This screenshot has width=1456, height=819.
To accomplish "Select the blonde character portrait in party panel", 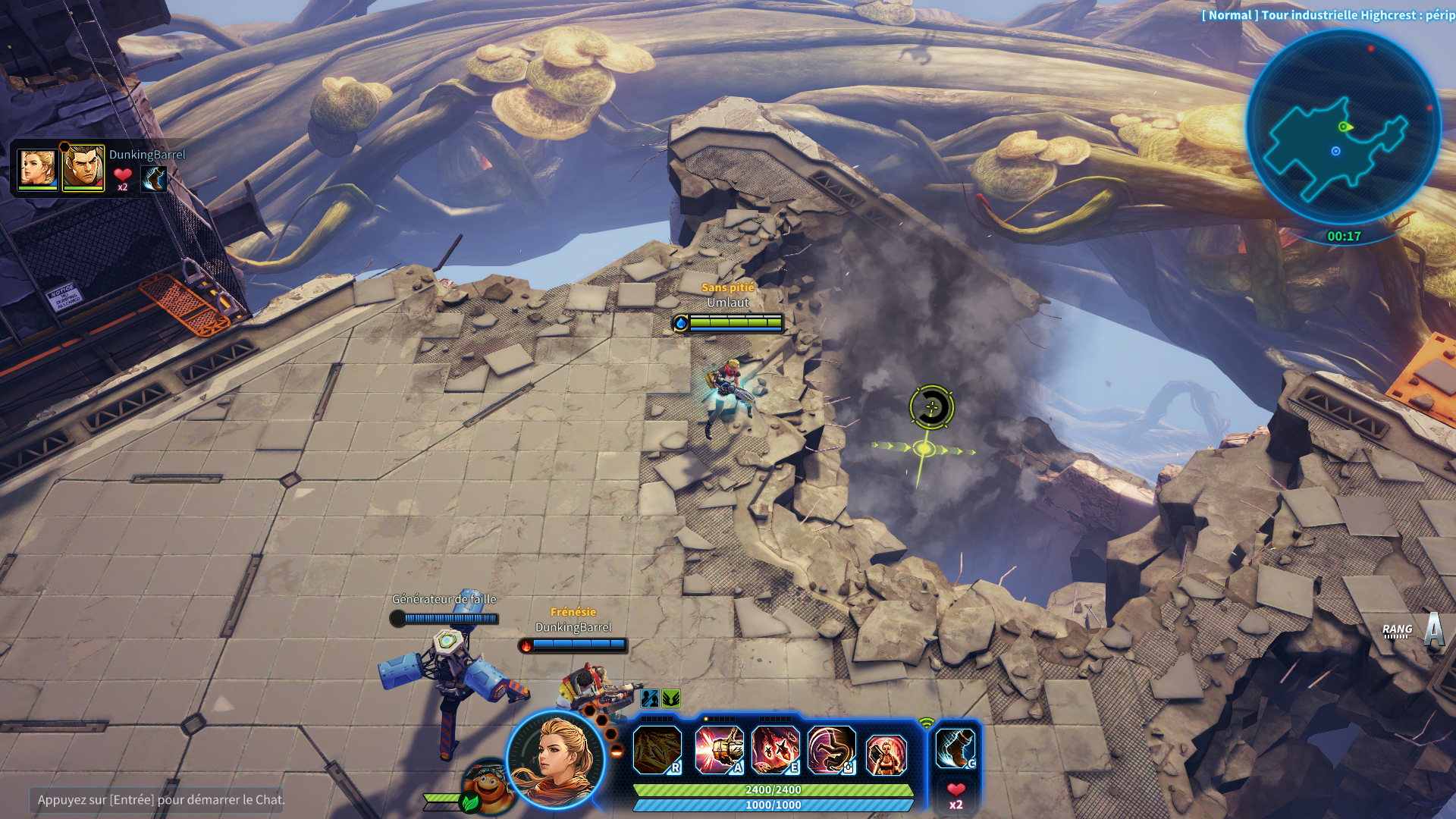I will coord(37,168).
